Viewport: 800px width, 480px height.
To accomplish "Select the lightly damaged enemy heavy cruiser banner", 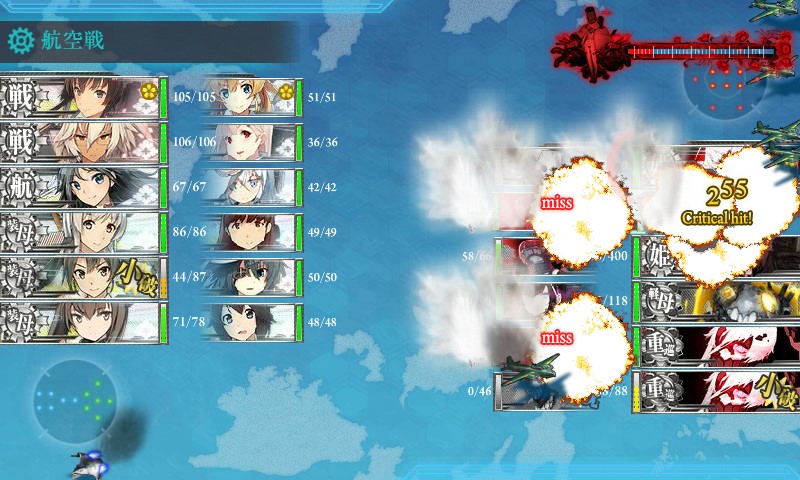I will point(715,390).
